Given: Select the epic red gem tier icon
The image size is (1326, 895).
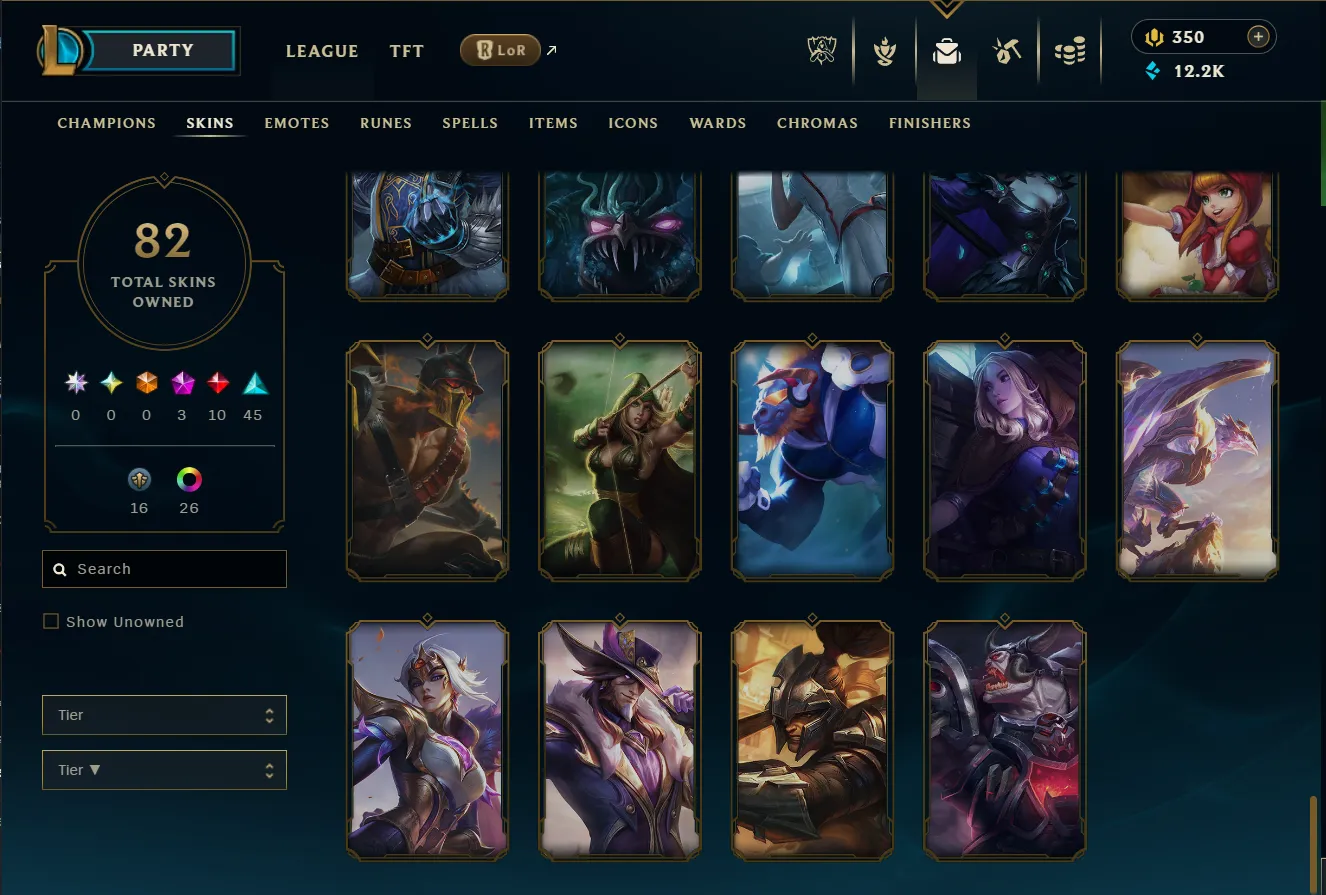Looking at the screenshot, I should 217,382.
